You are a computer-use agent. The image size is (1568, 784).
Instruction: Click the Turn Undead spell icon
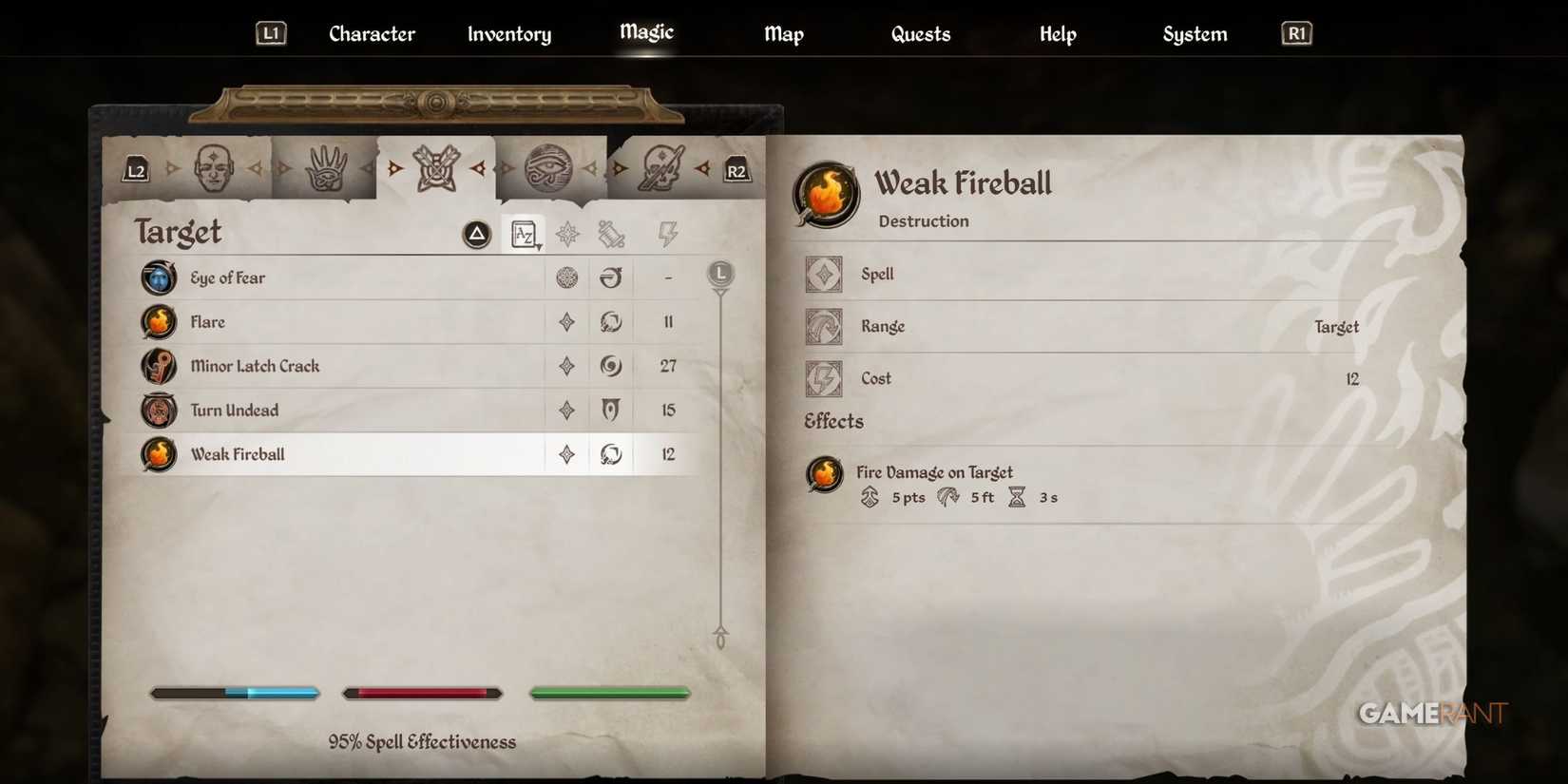point(158,410)
